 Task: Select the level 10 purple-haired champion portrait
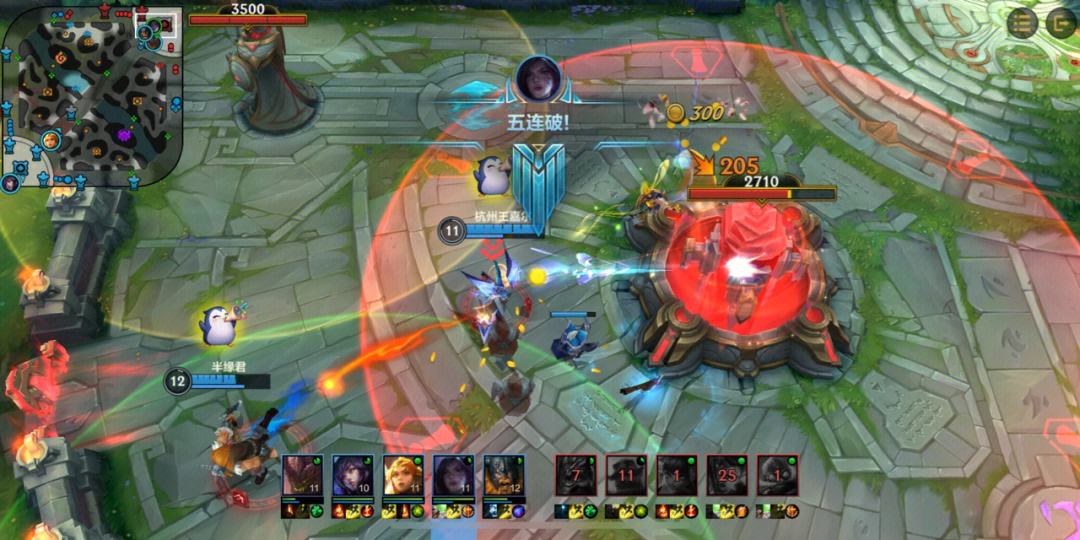pos(350,475)
